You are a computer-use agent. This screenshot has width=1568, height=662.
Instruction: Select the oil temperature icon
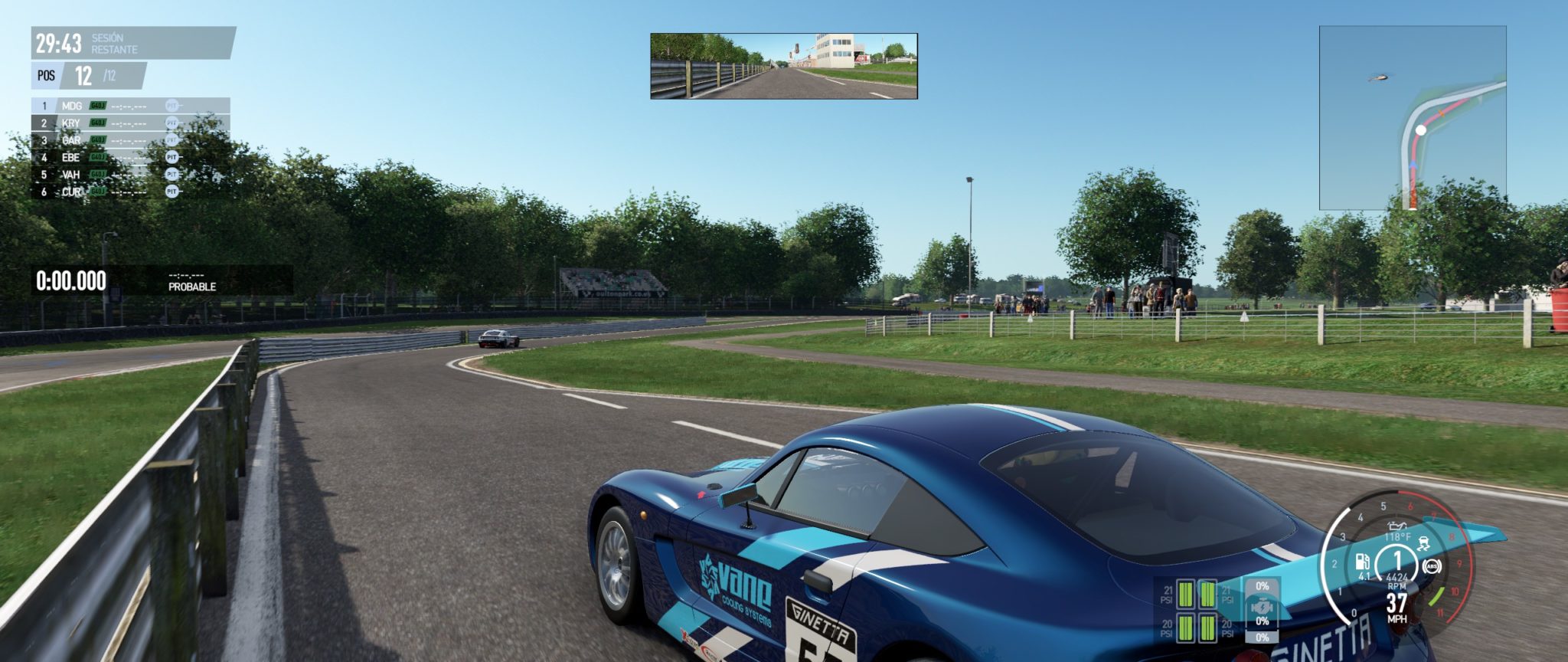click(x=1396, y=526)
